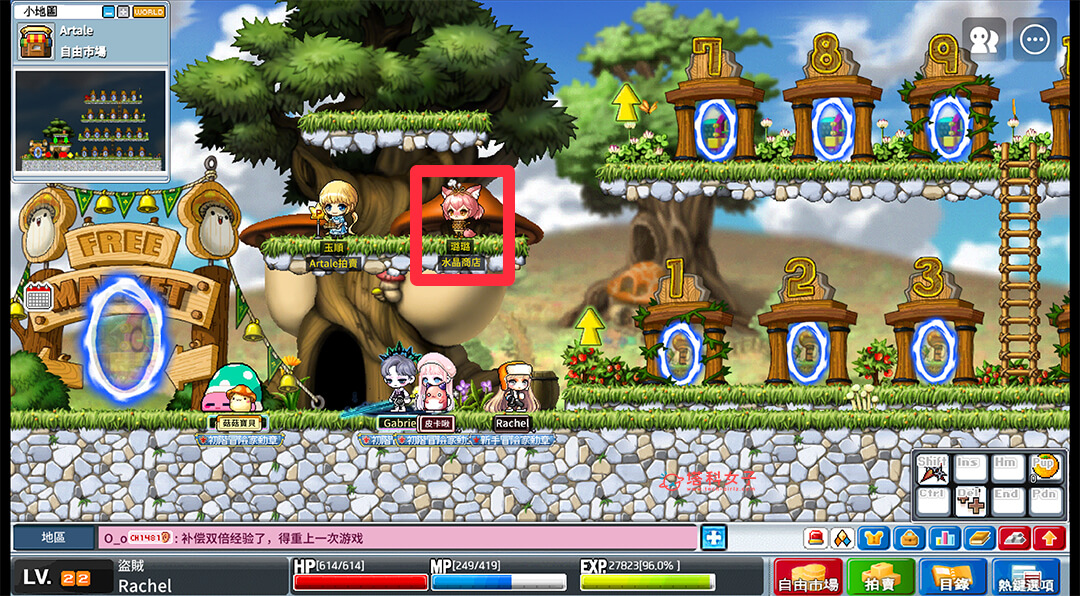
Task: Open the equipment shirt icon window
Action: point(874,538)
